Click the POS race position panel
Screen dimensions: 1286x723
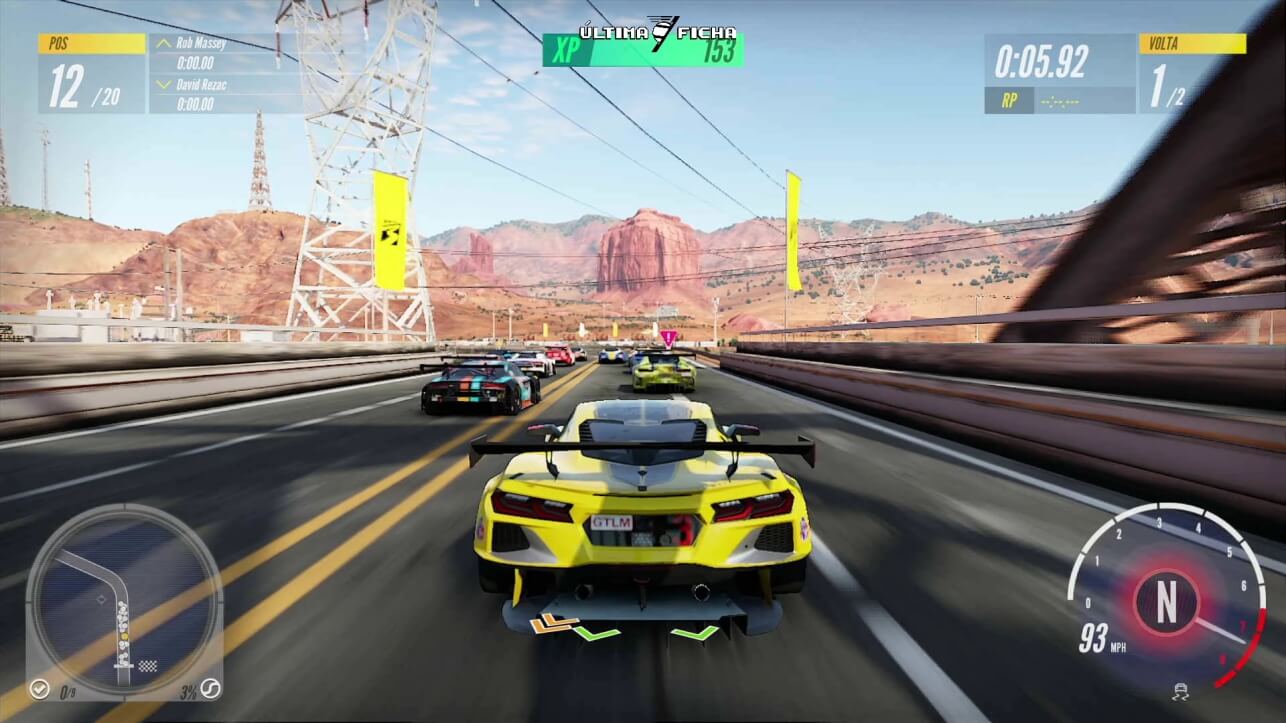(92, 75)
